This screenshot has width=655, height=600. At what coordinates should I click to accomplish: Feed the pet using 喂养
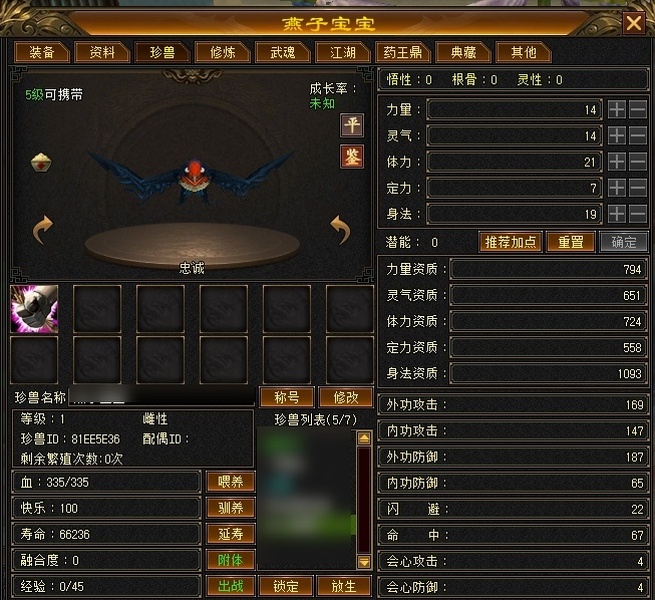click(229, 482)
